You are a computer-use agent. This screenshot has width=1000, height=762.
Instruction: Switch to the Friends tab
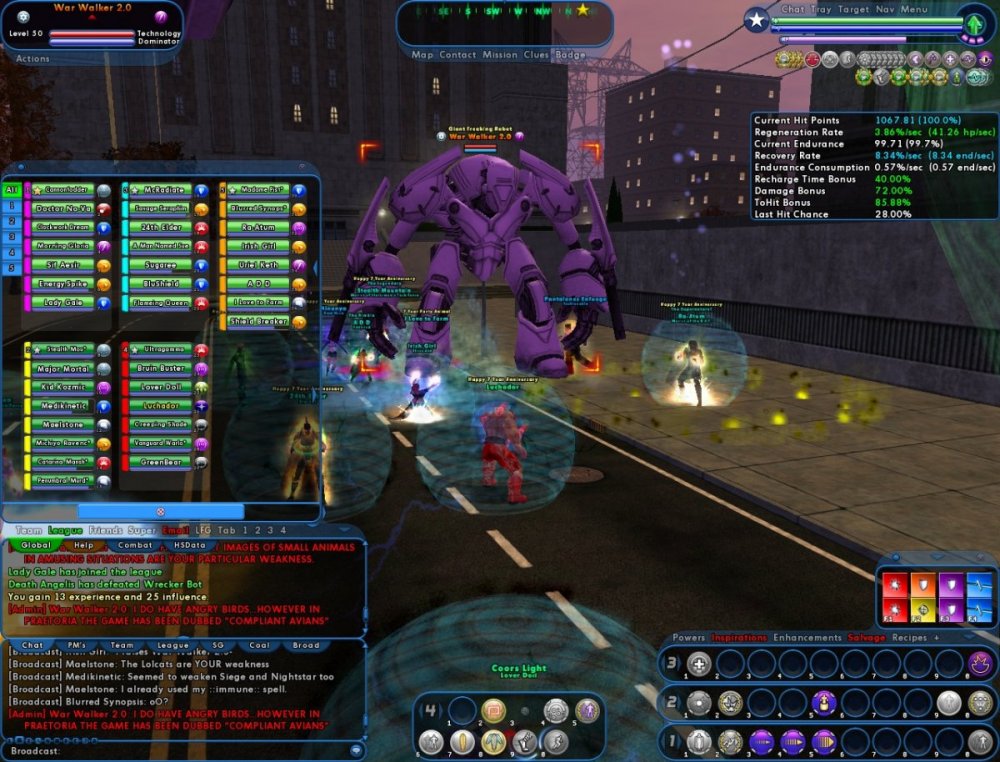106,530
